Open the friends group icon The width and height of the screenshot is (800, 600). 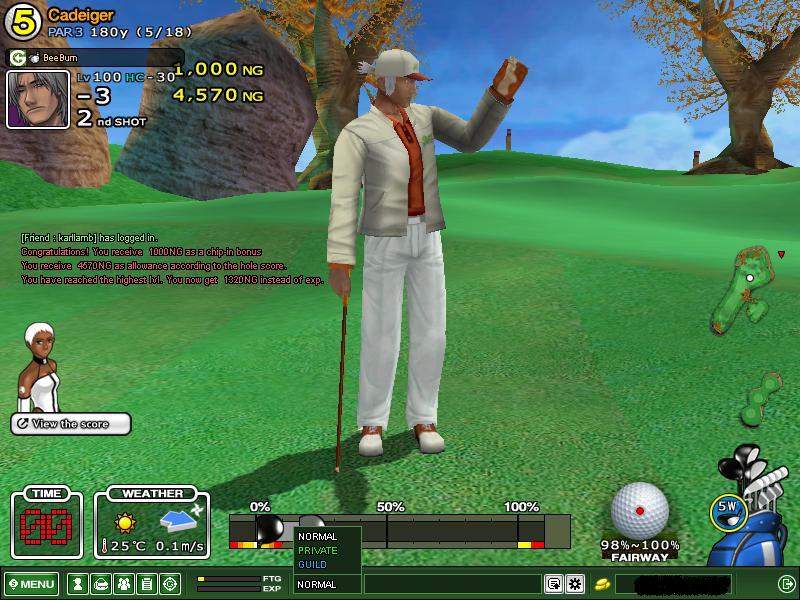click(124, 584)
